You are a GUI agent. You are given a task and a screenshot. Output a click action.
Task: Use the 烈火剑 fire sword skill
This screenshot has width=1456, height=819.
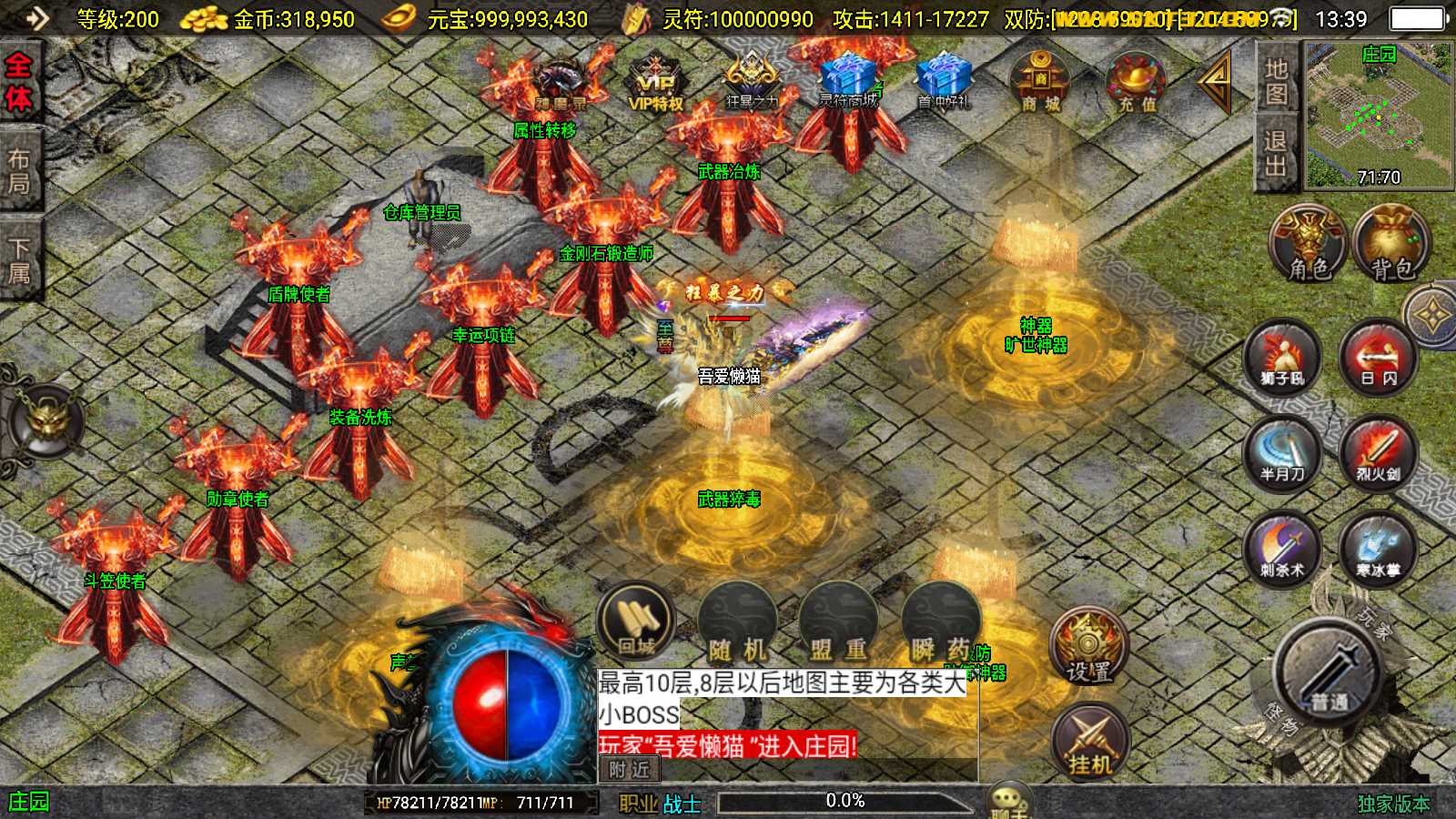pos(1378,453)
